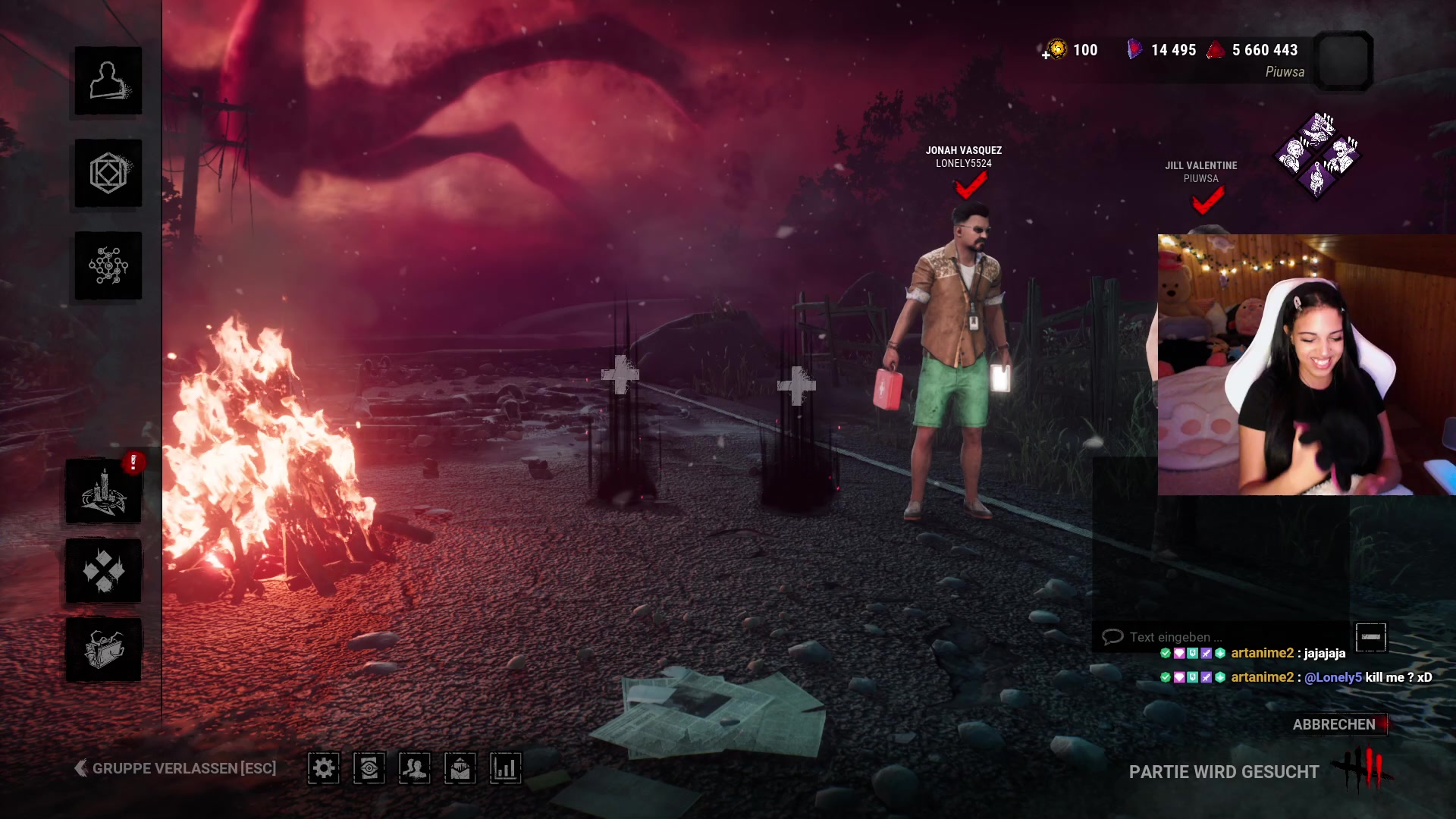
Task: Open the envelope news inbox icon
Action: 460,768
